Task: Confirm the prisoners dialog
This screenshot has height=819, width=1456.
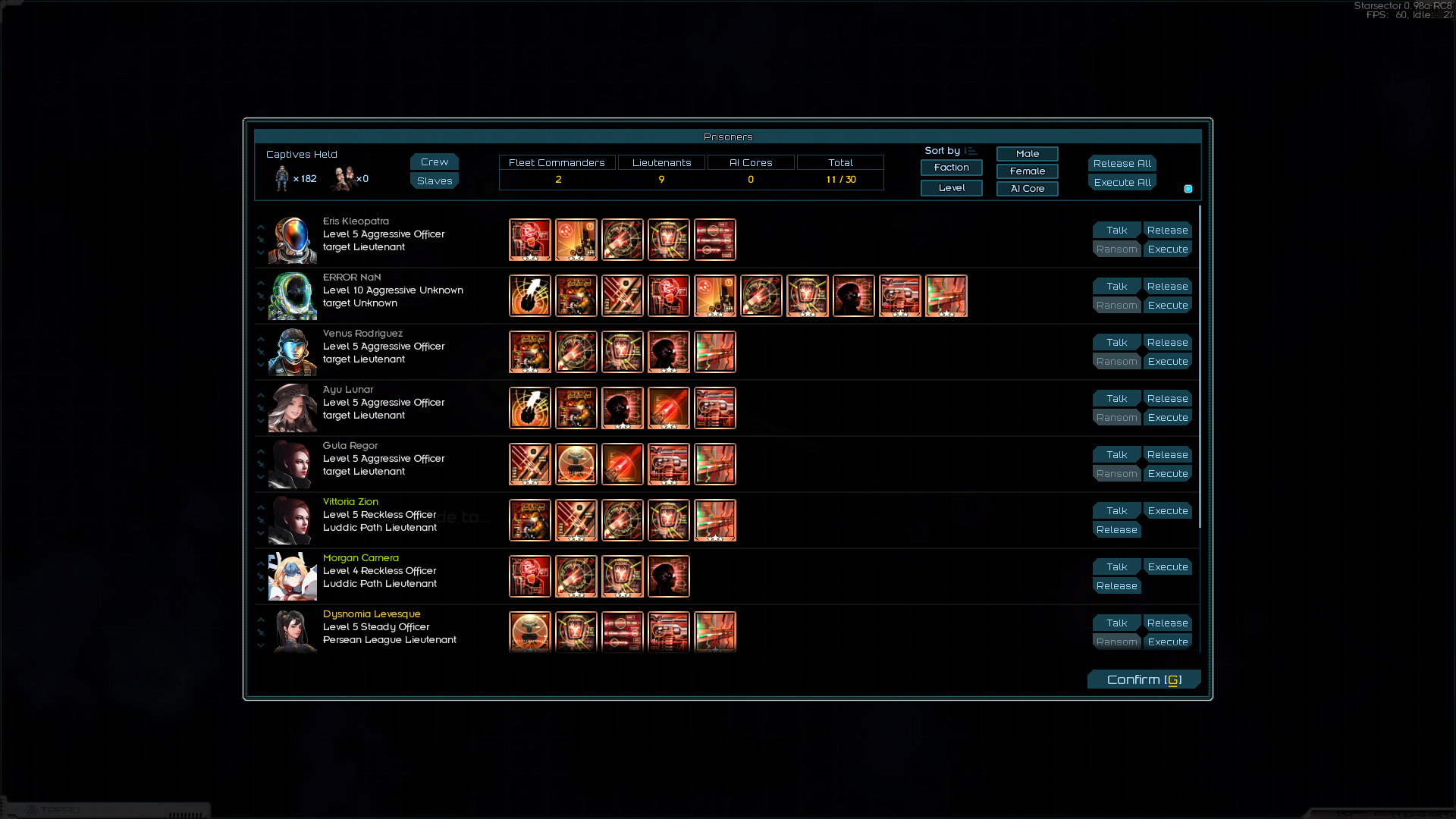Action: click(x=1144, y=679)
